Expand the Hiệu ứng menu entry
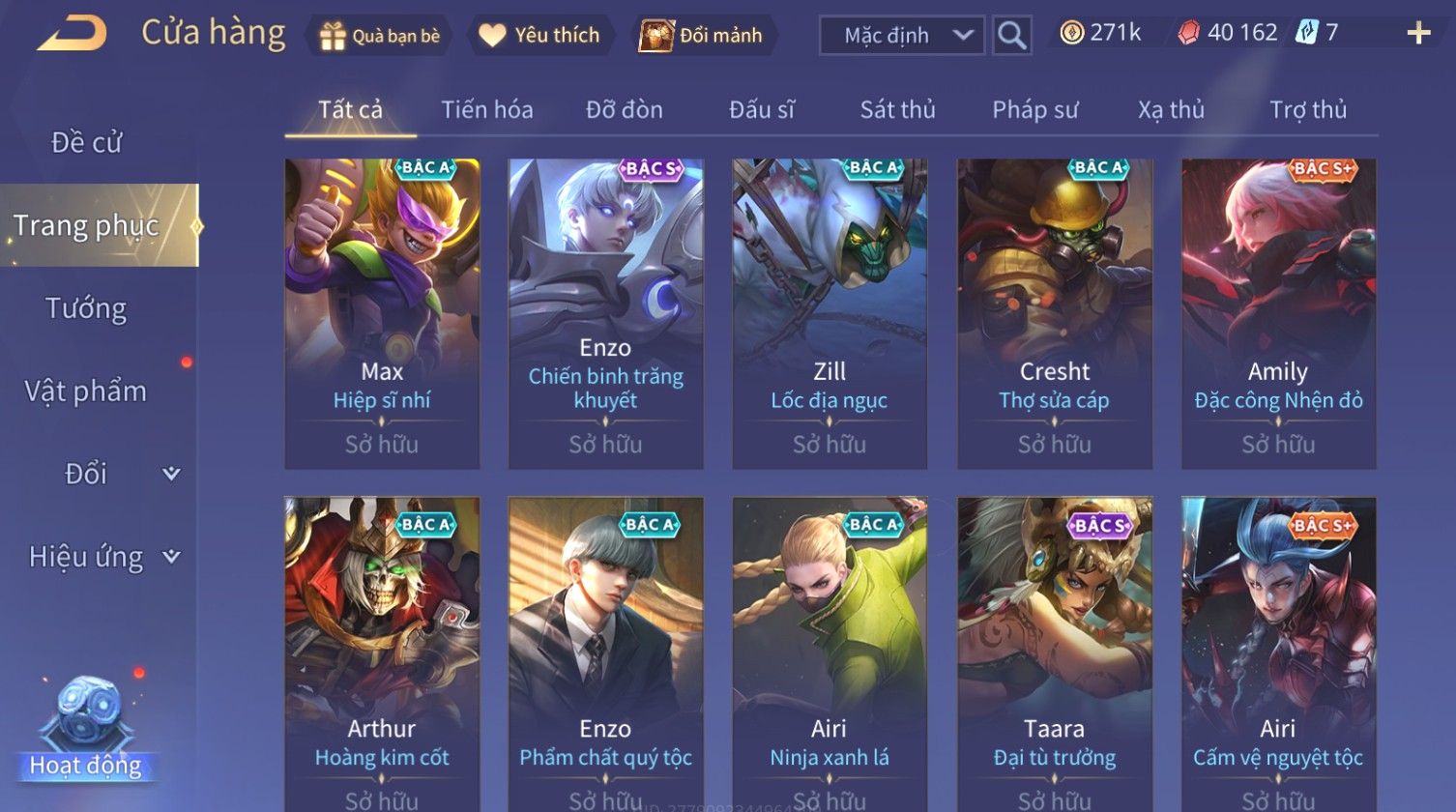The height and width of the screenshot is (812, 1456). 102,557
